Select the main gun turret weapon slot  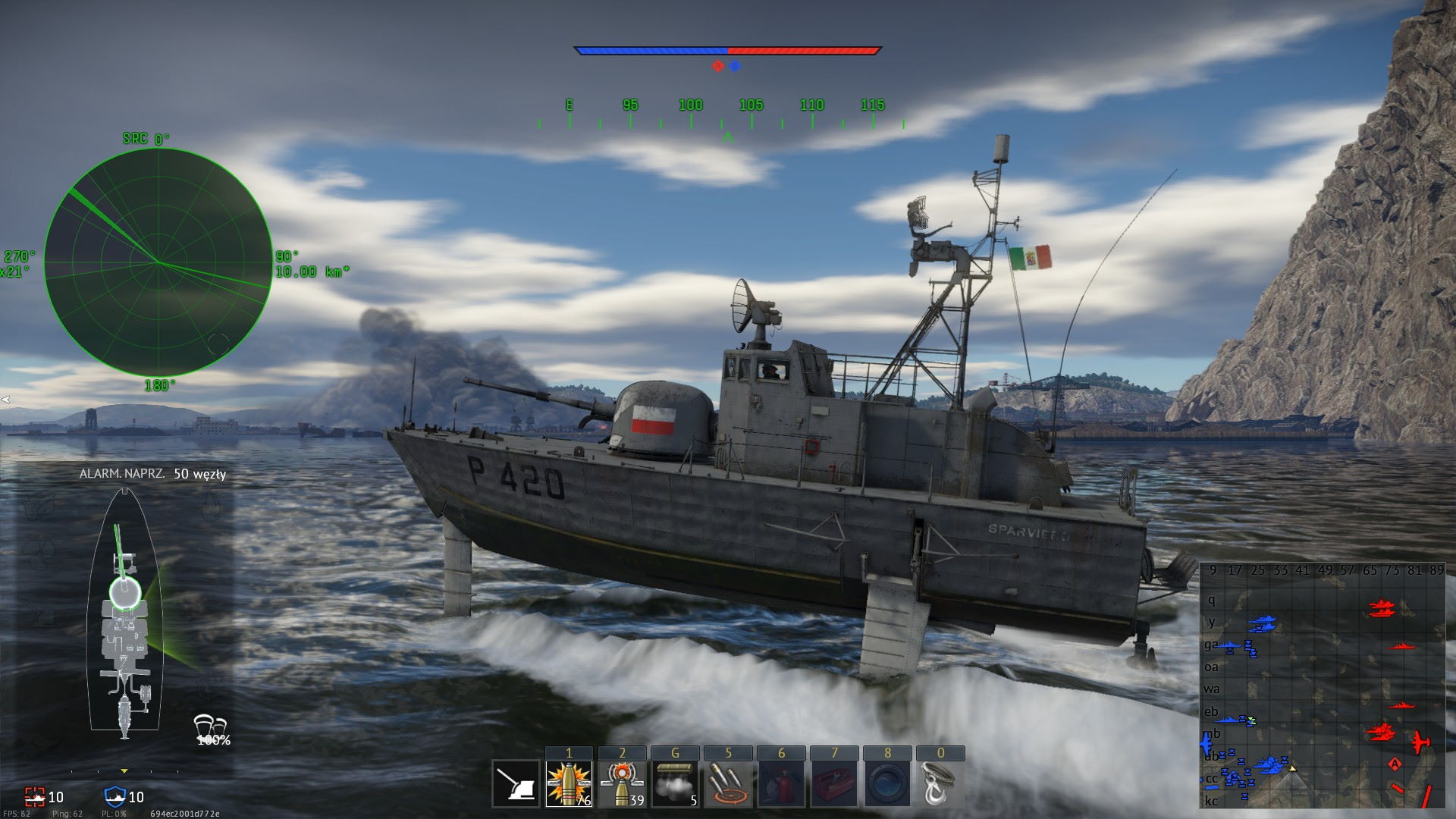[x=516, y=783]
